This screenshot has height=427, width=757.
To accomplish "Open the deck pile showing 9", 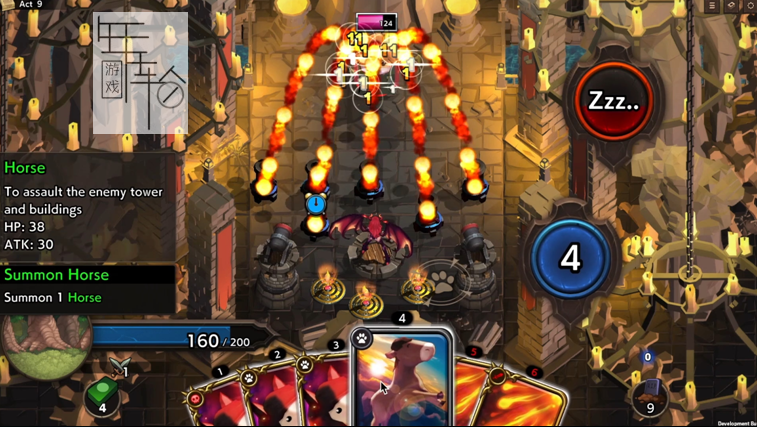I will coord(651,393).
